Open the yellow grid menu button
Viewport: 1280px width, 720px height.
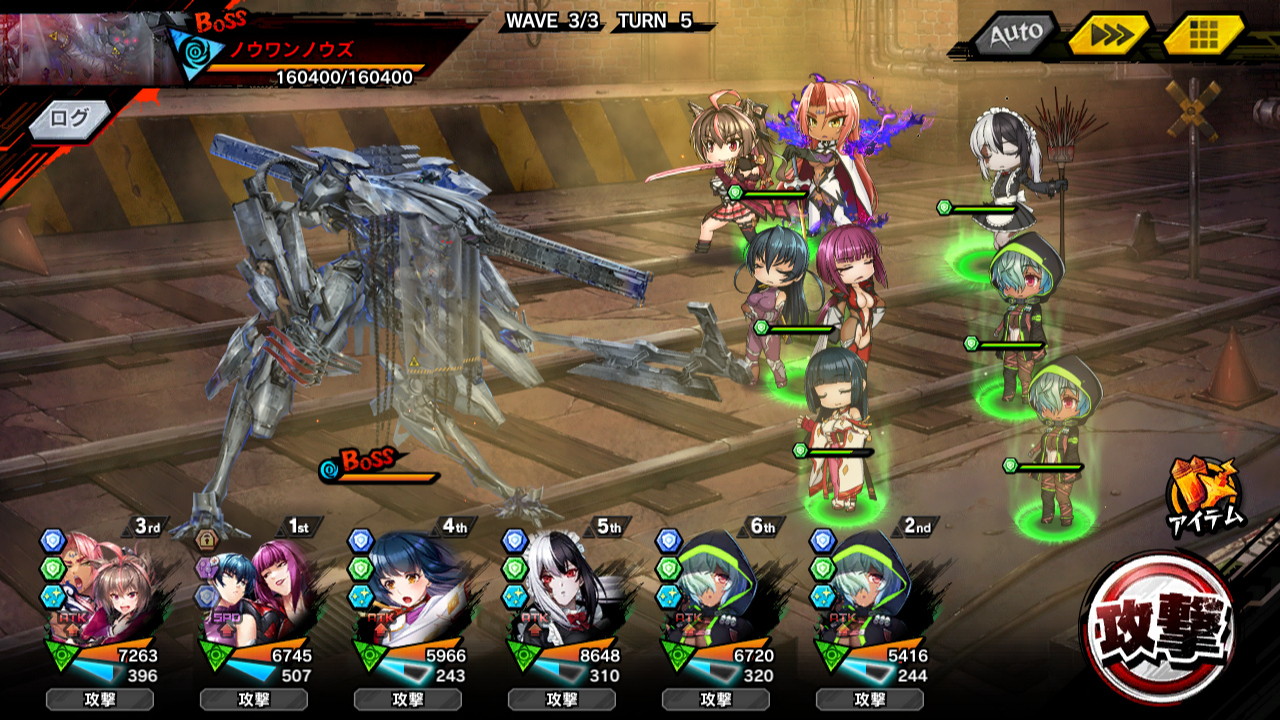1203,36
